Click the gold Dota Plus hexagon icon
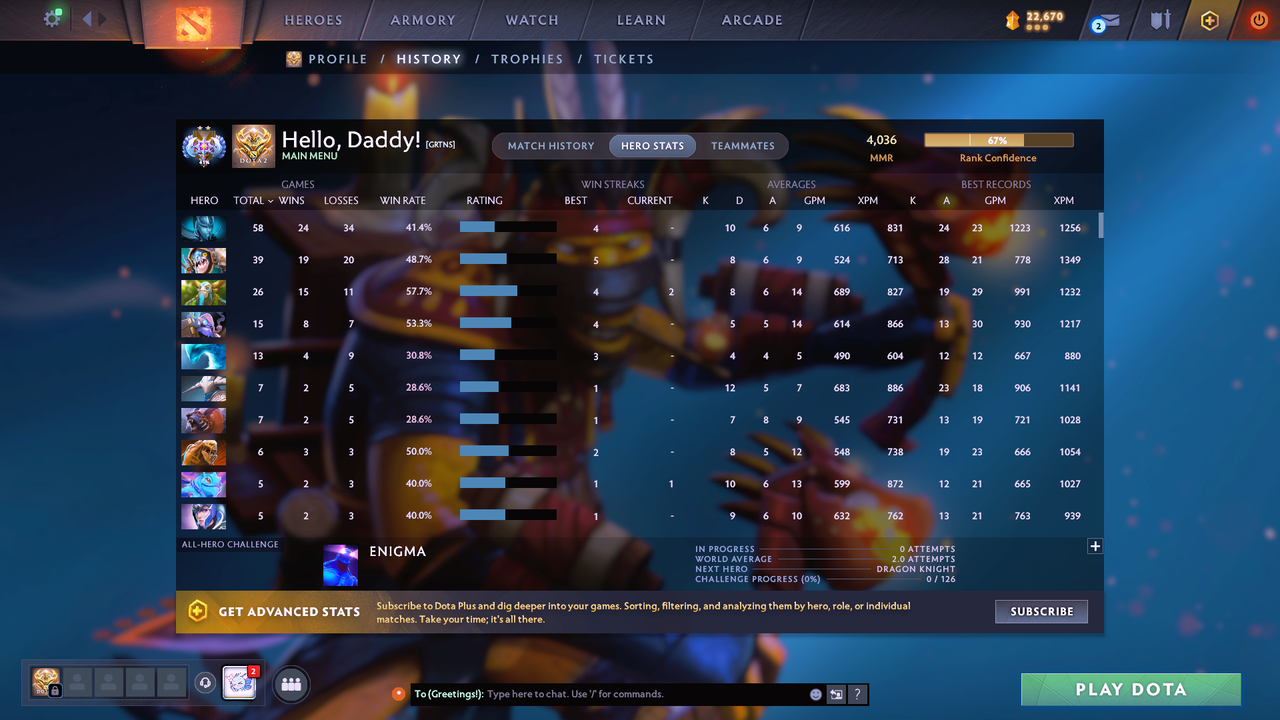This screenshot has height=720, width=1280. (1209, 19)
